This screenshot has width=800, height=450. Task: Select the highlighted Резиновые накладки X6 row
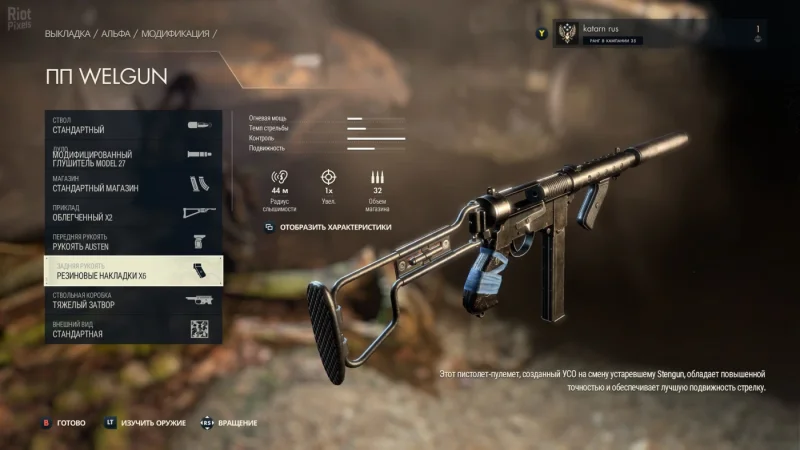point(133,271)
